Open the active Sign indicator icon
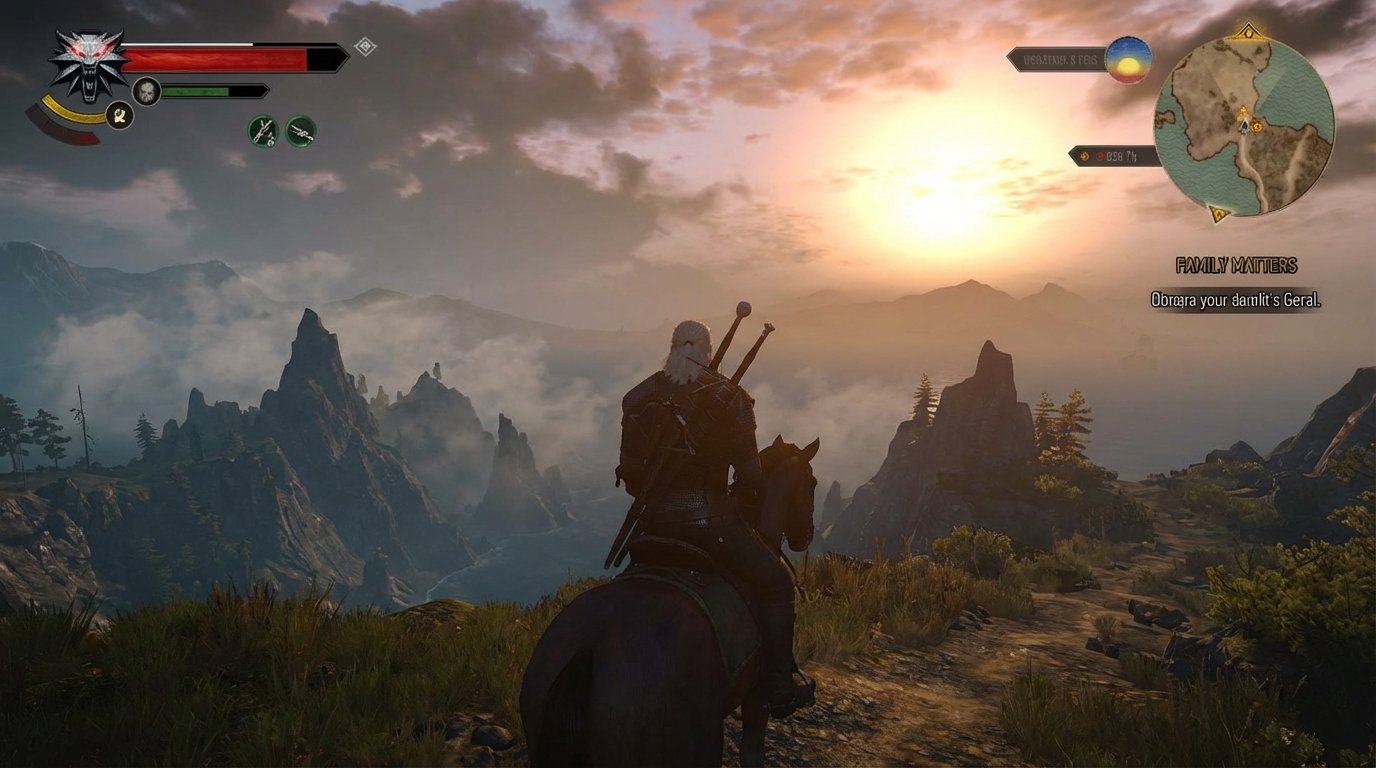This screenshot has width=1376, height=768. coord(116,116)
